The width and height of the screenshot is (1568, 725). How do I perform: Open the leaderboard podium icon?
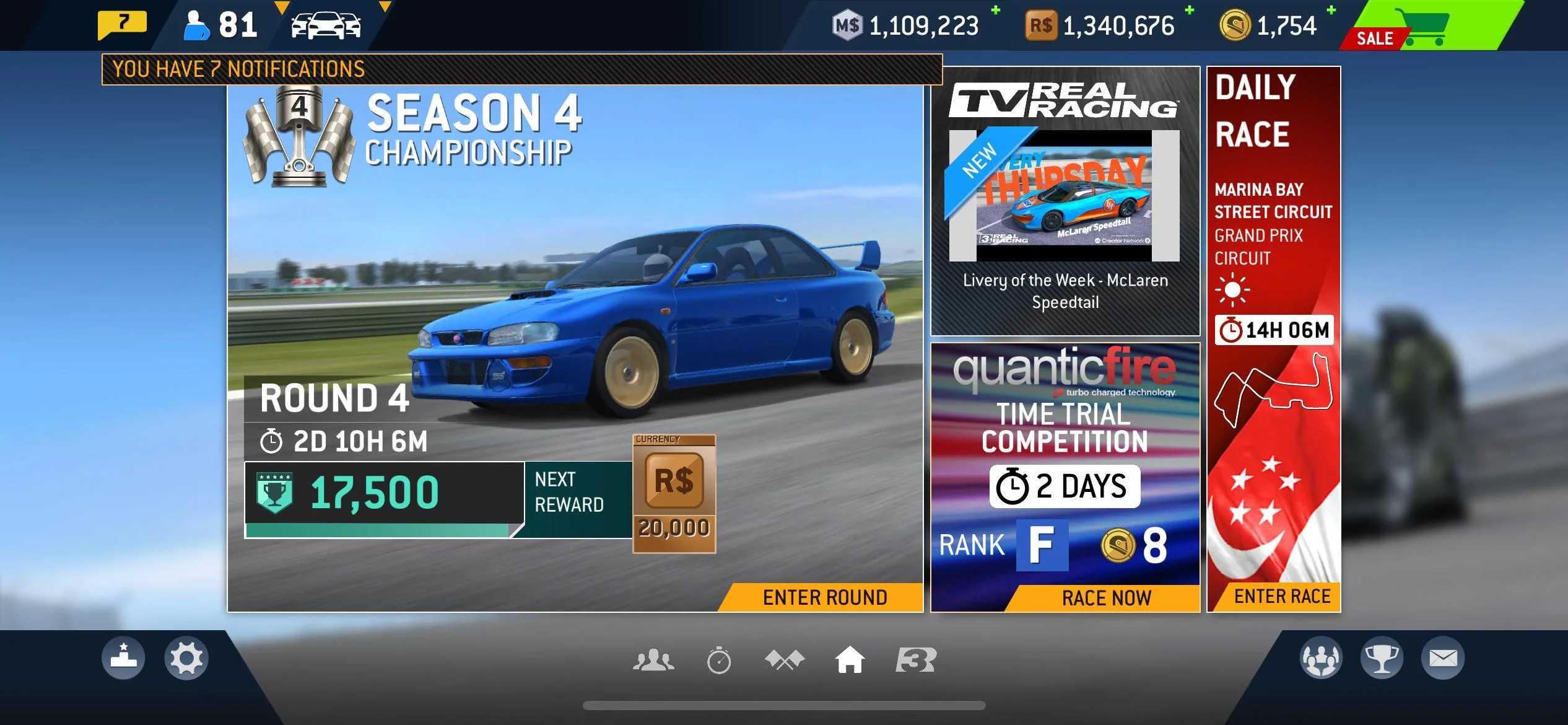pyautogui.click(x=123, y=658)
